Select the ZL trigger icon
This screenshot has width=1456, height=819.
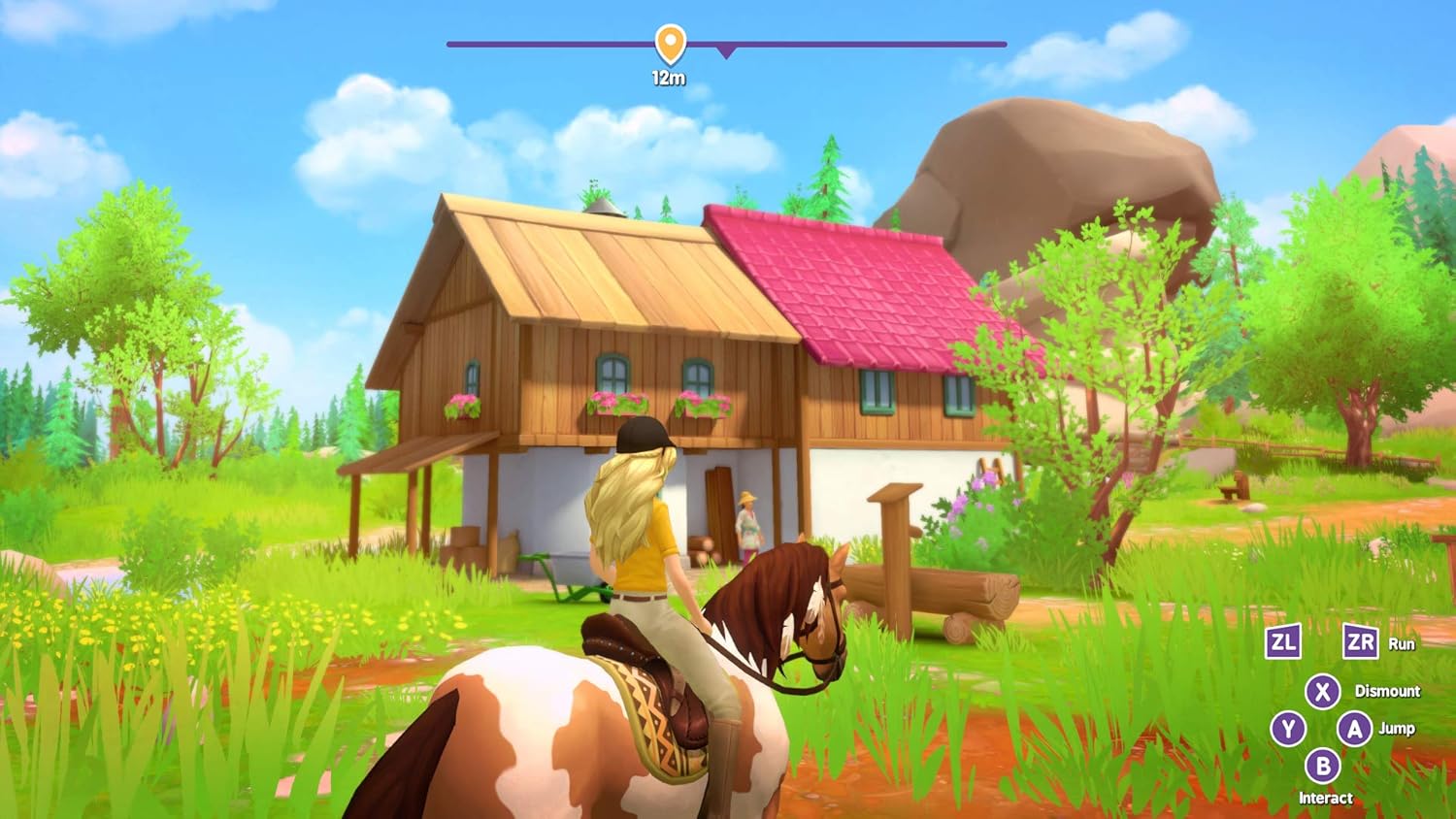pos(1281,642)
